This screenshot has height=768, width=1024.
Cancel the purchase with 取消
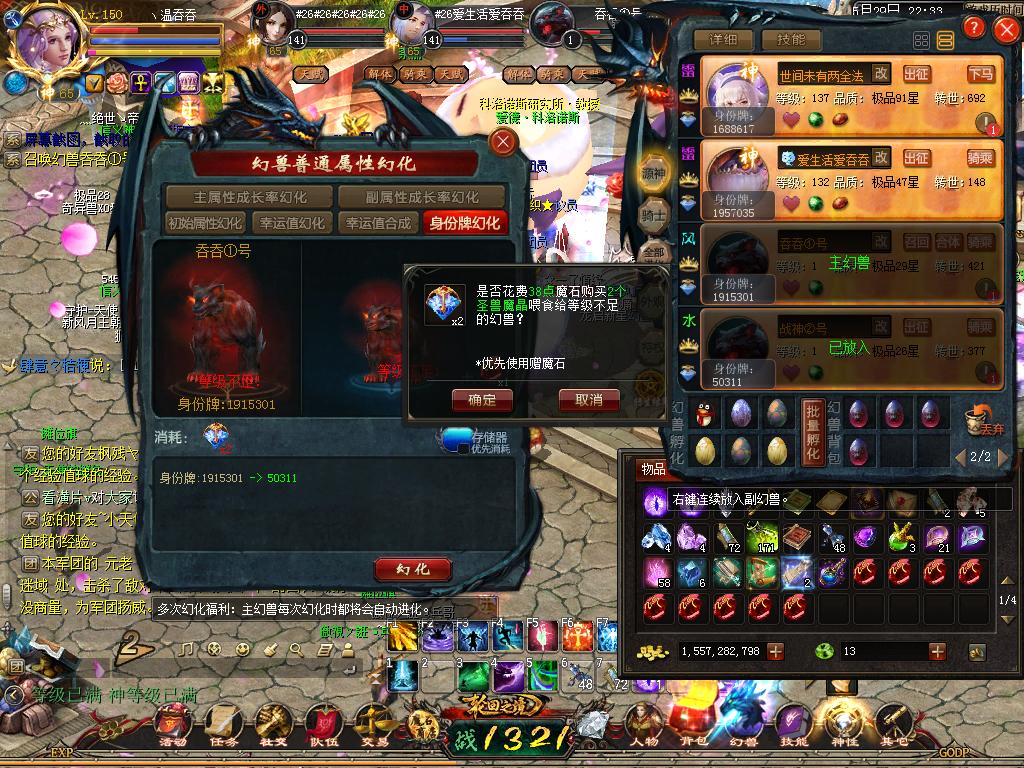pos(589,400)
